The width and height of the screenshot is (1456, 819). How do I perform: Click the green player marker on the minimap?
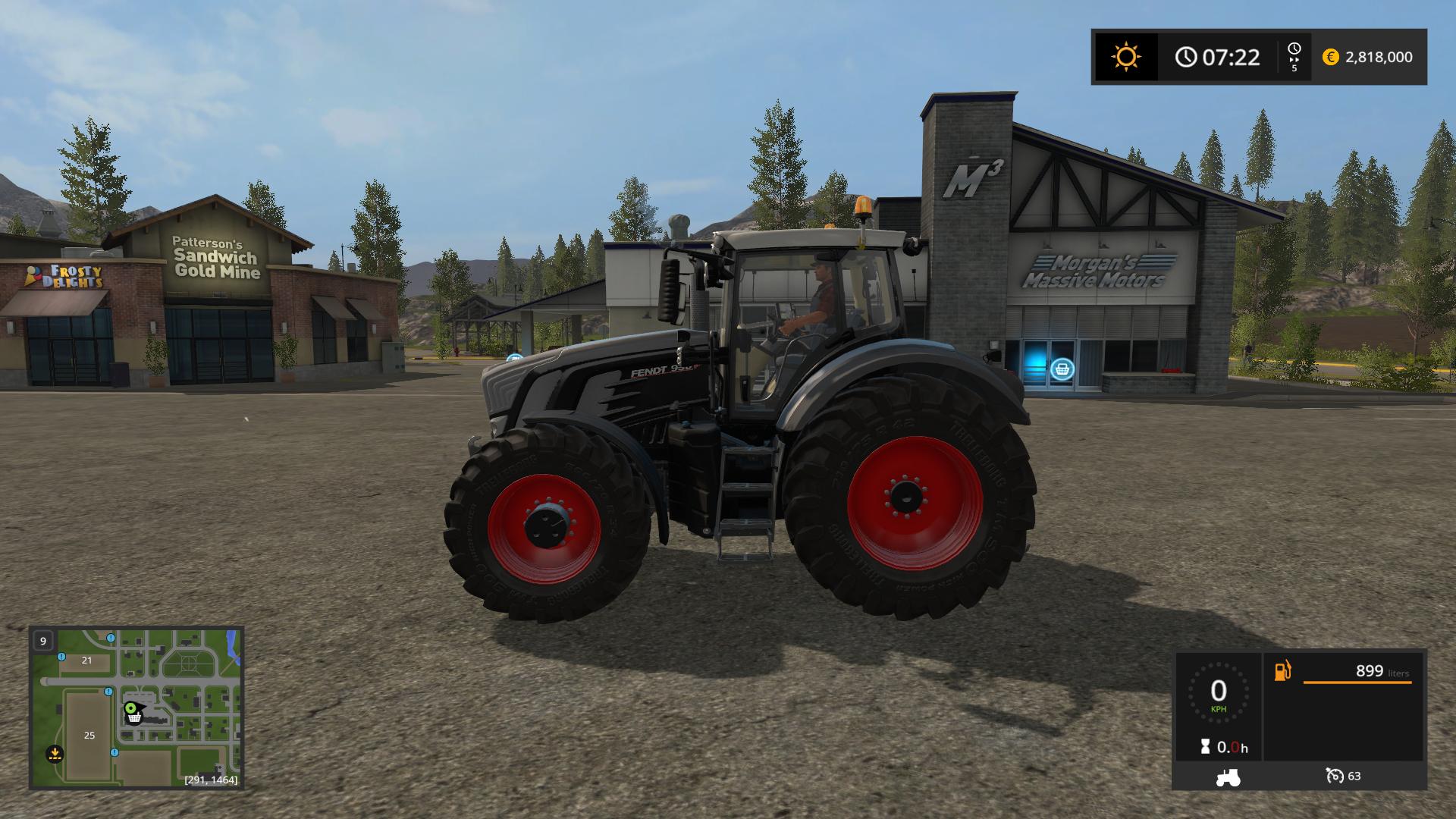(131, 708)
